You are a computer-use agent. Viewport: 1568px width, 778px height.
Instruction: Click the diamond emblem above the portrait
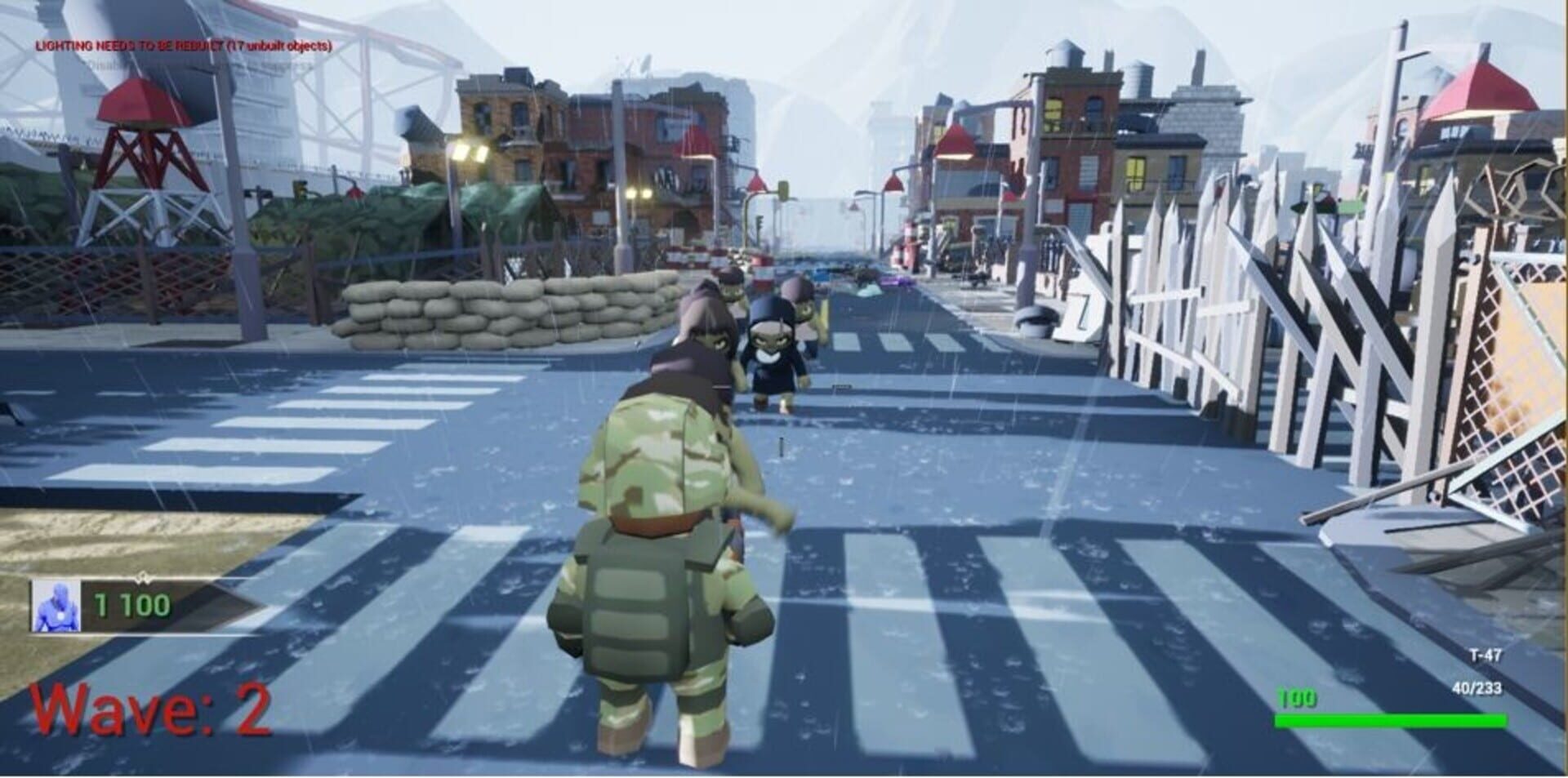145,577
